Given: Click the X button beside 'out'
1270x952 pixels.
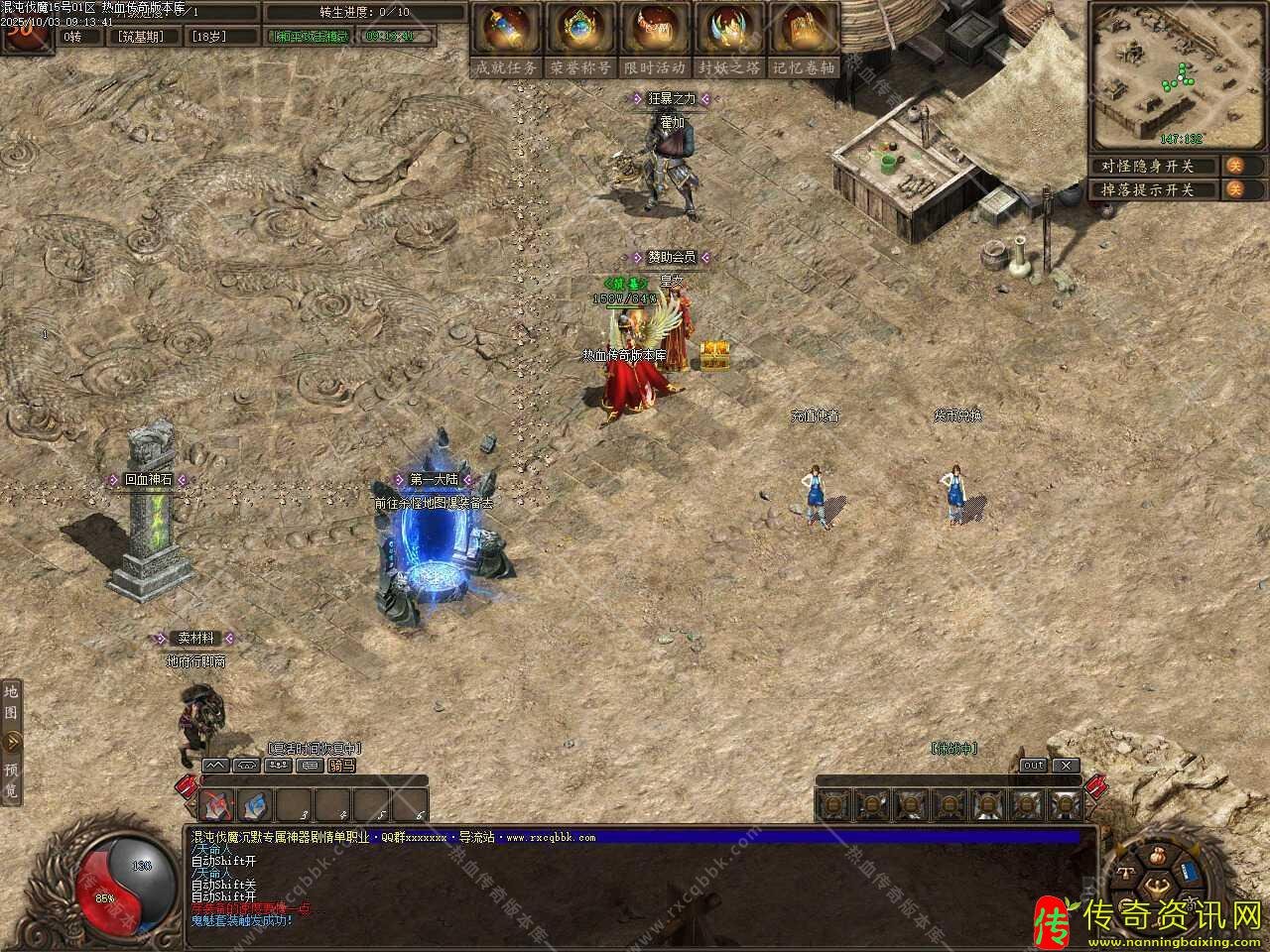Looking at the screenshot, I should tap(1065, 766).
